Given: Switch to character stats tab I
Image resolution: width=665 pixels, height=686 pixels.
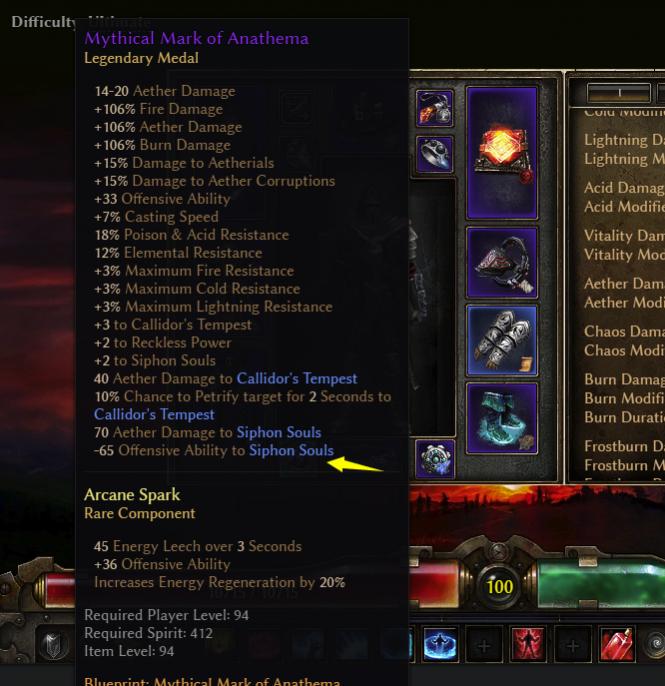Looking at the screenshot, I should (x=620, y=93).
